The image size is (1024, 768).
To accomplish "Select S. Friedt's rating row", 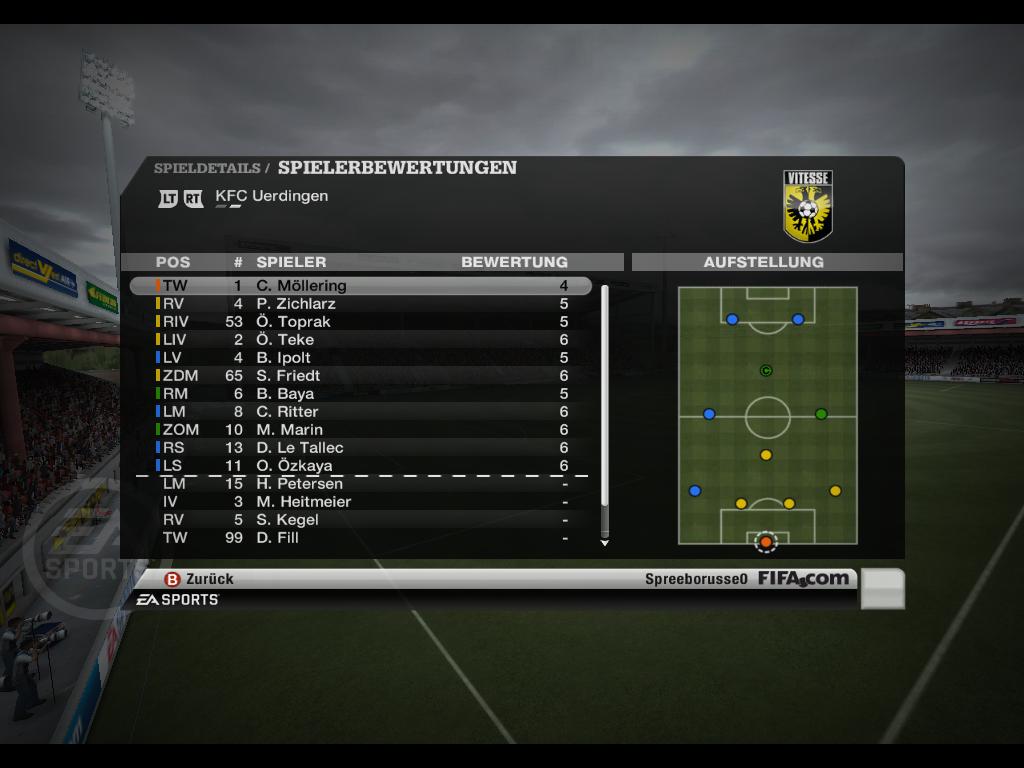I will 360,376.
